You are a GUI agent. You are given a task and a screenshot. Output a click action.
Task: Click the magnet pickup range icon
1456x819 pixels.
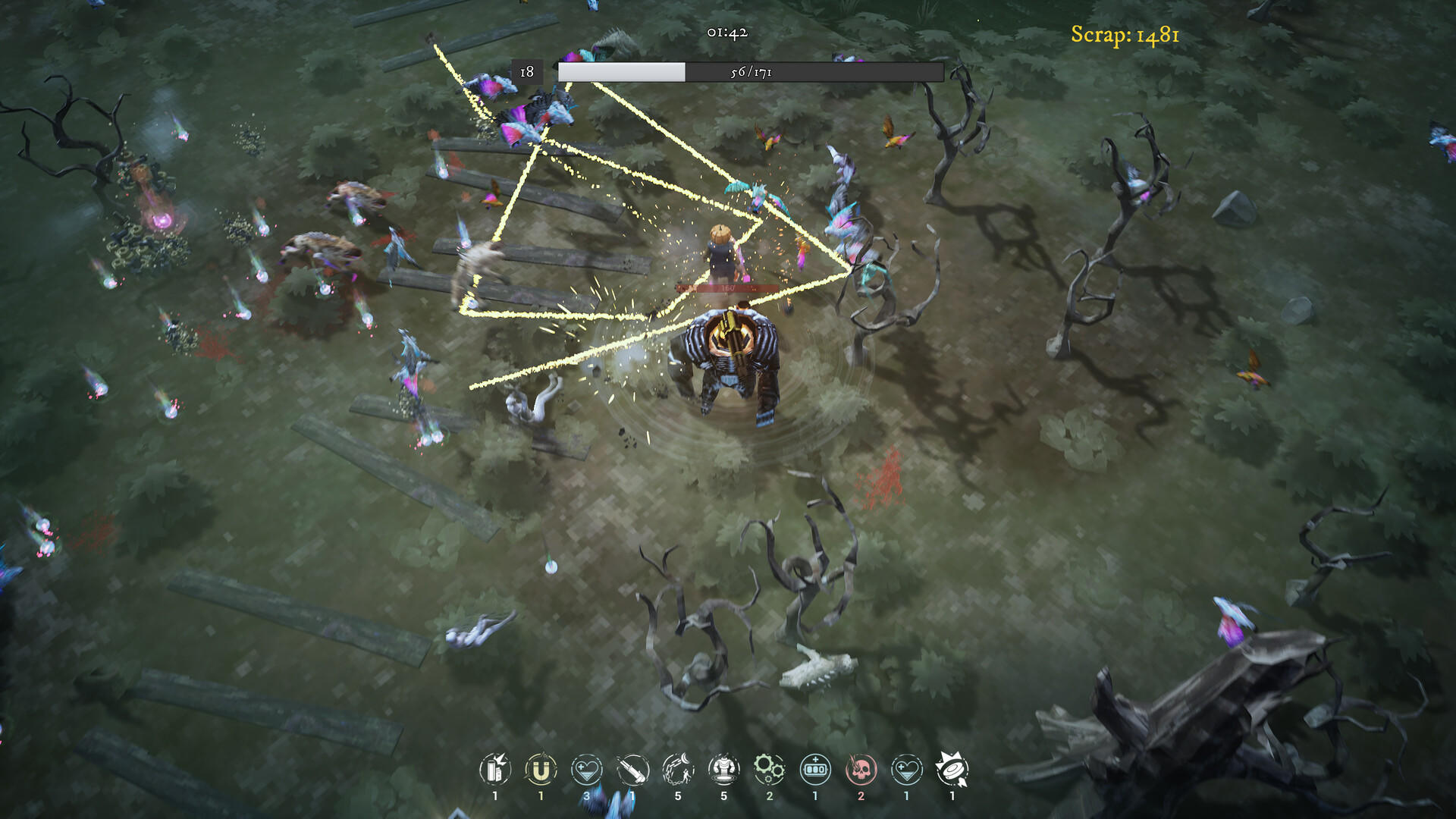point(540,770)
